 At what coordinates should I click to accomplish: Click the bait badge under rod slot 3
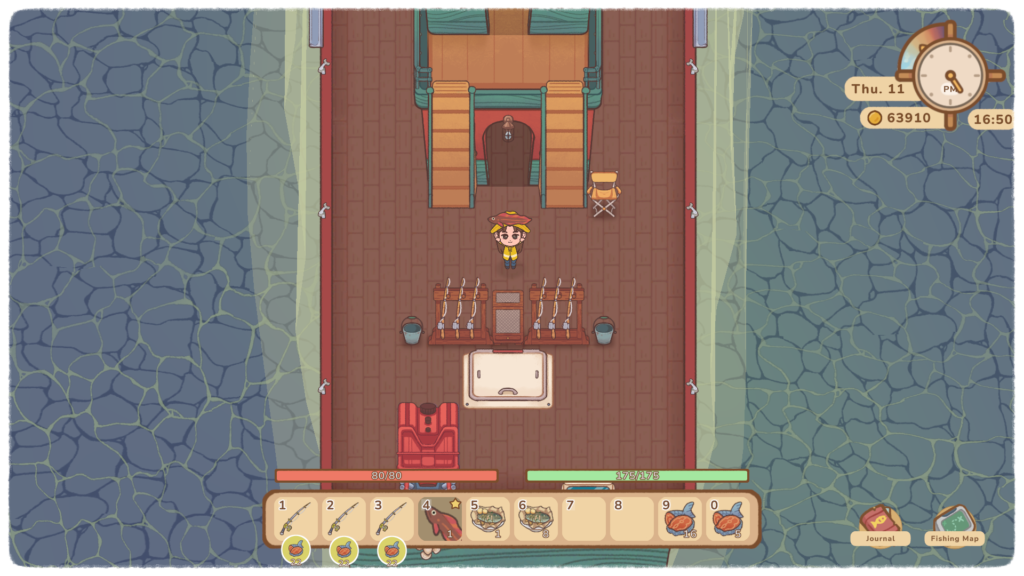click(392, 549)
